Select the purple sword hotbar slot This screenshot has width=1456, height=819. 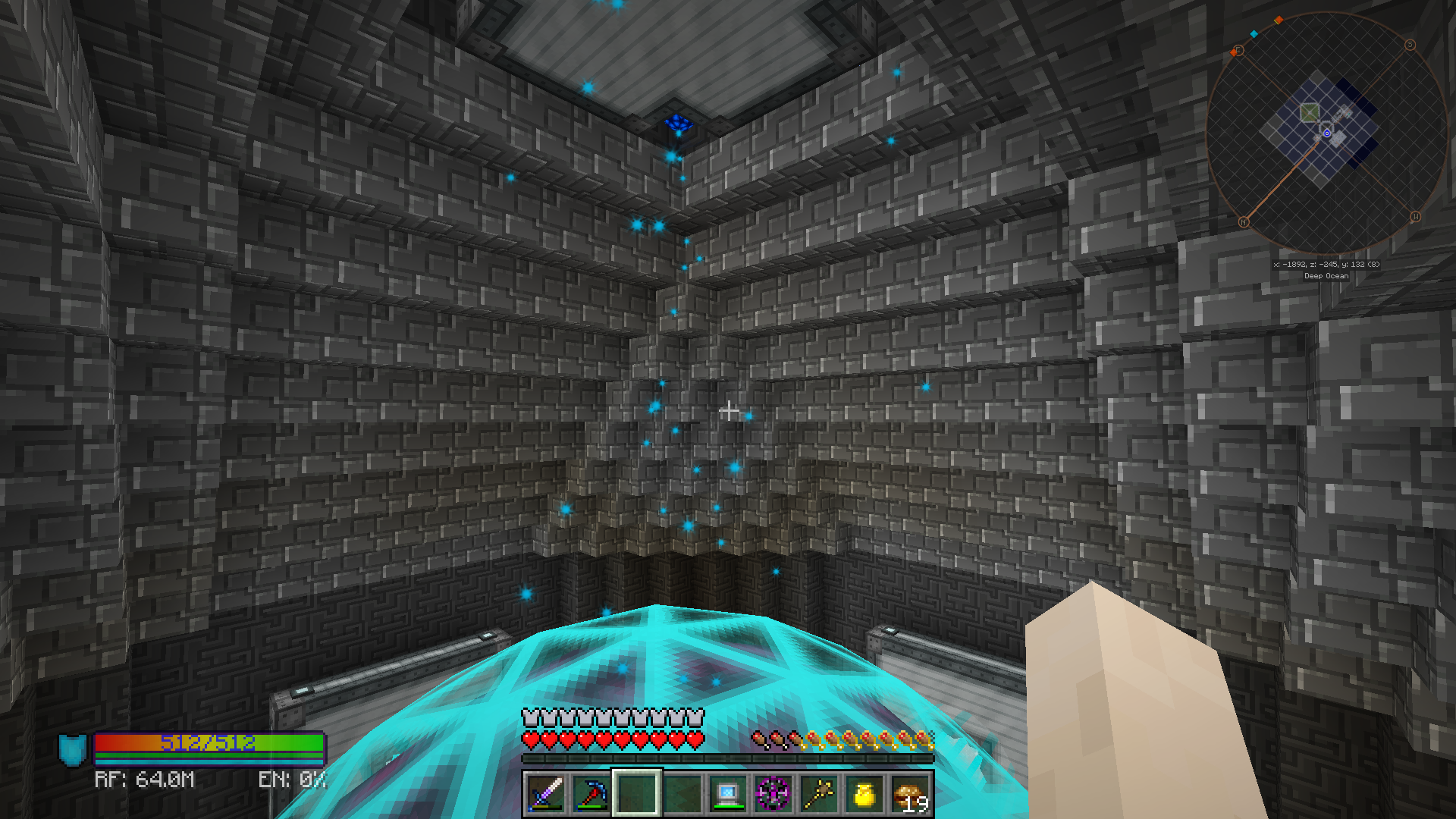[x=545, y=794]
